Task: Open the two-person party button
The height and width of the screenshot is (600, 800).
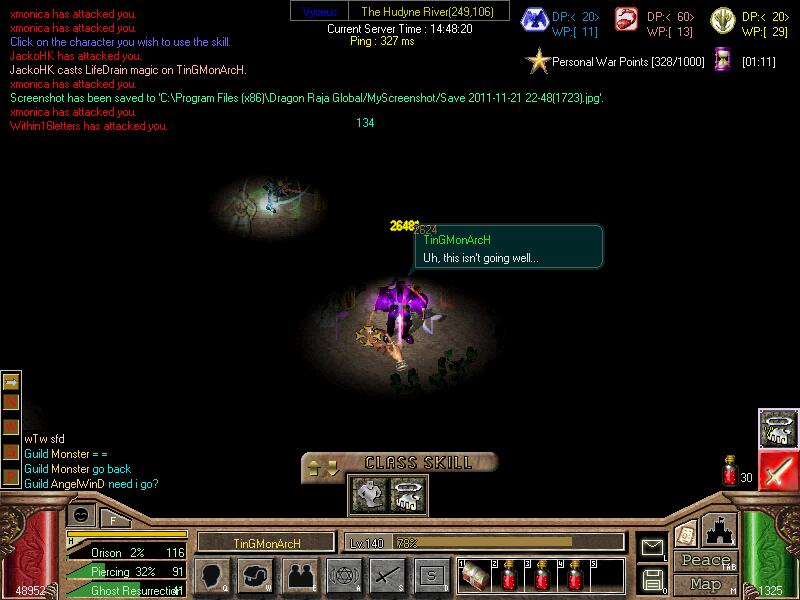Action: pyautogui.click(x=300, y=575)
